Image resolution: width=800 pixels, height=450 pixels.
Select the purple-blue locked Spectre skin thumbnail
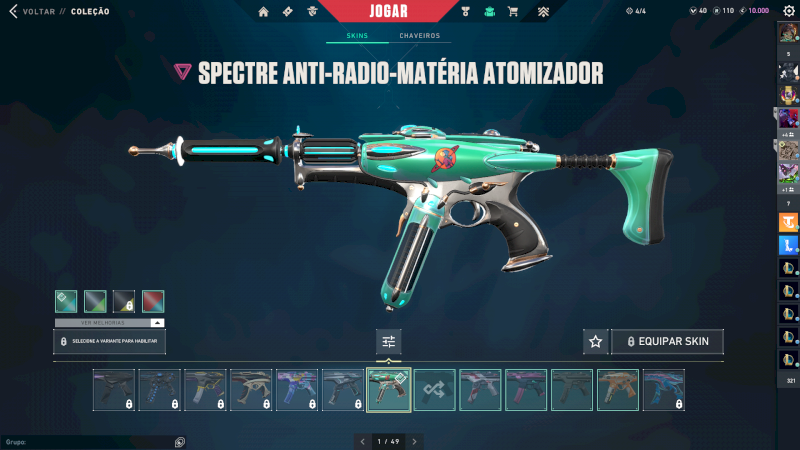tap(297, 390)
